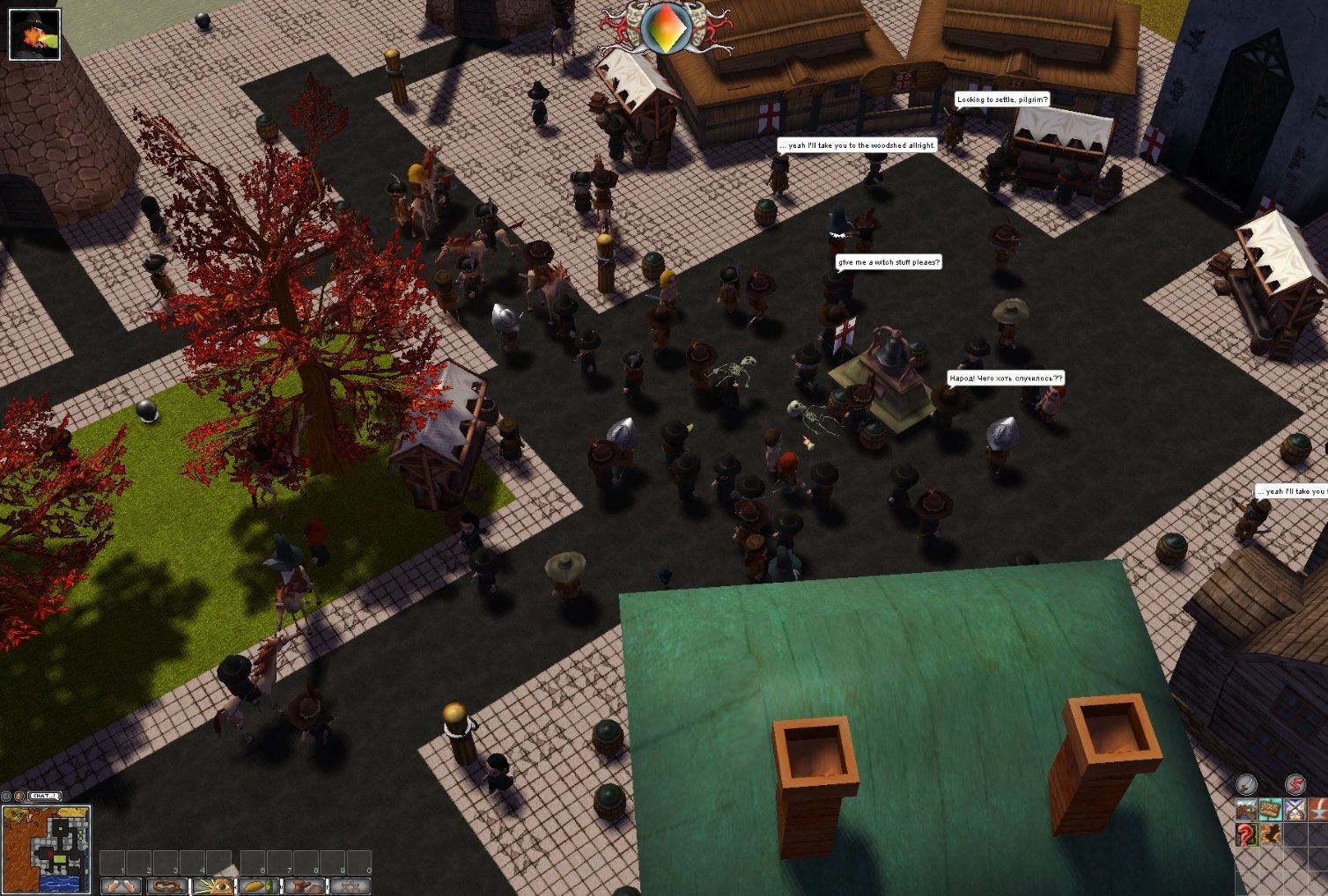This screenshot has height=896, width=1328.
Task: Select the crossed pistols combat icon
Action: pyautogui.click(x=1295, y=810)
